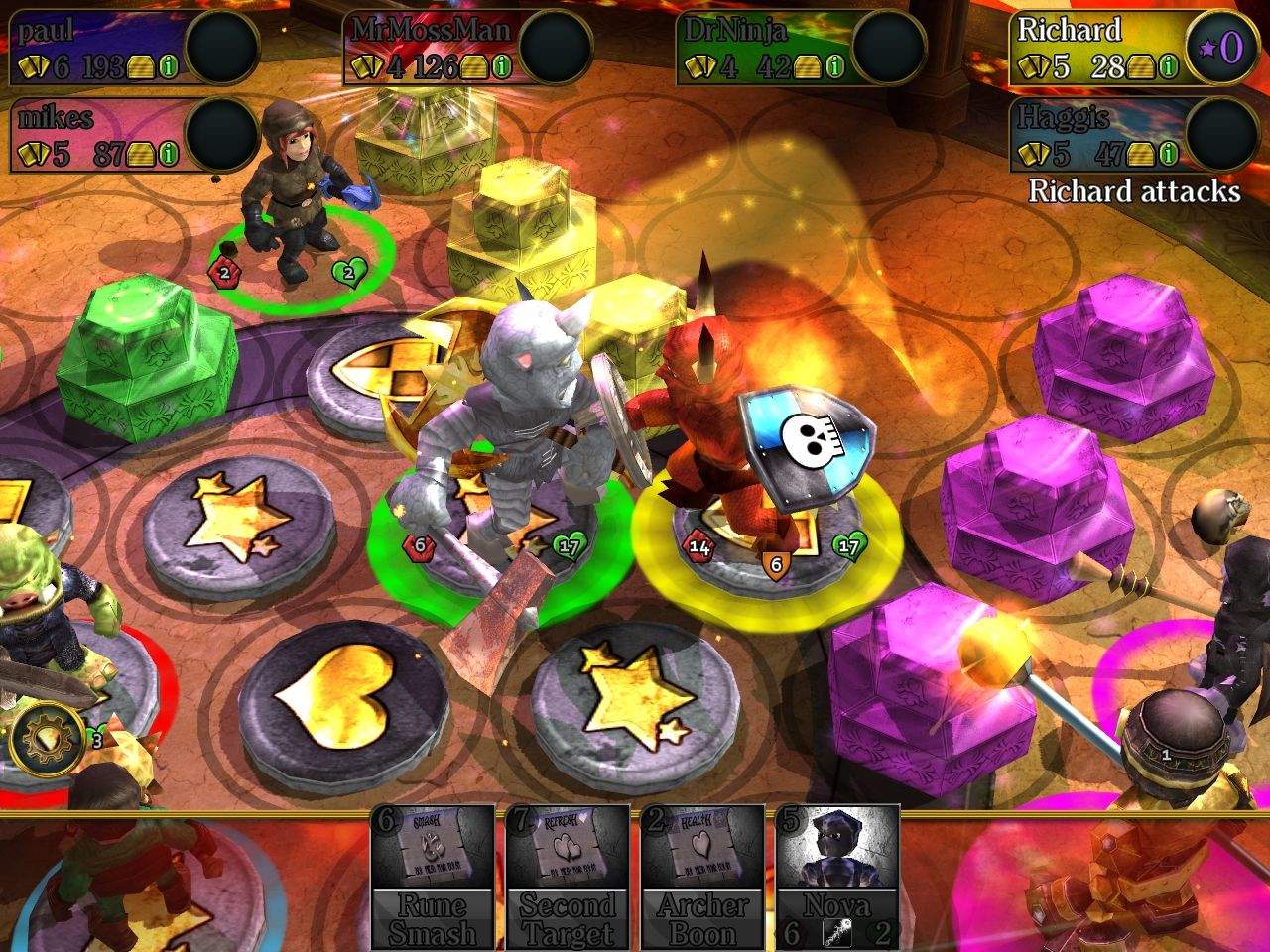Screen dimensions: 1270x952
Task: Open info icon for mikes
Action: tap(169, 154)
